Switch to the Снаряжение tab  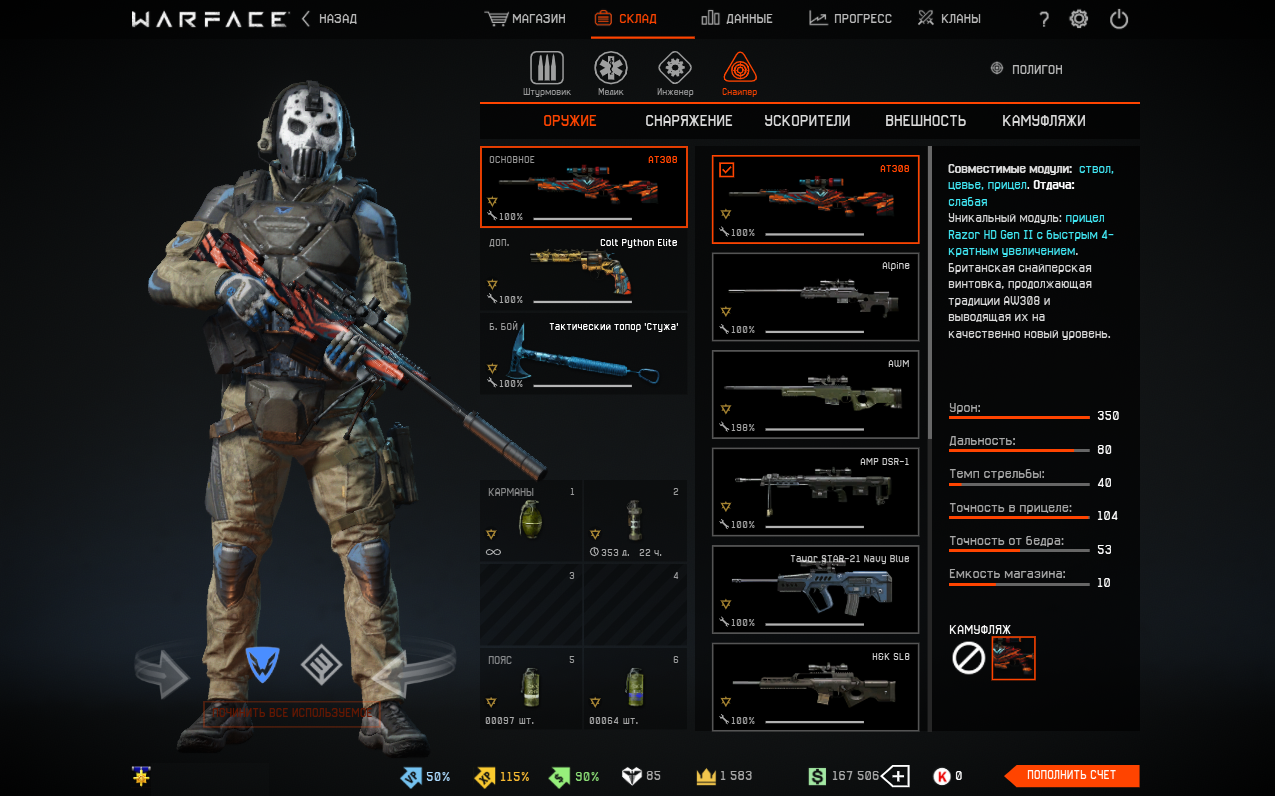click(688, 121)
